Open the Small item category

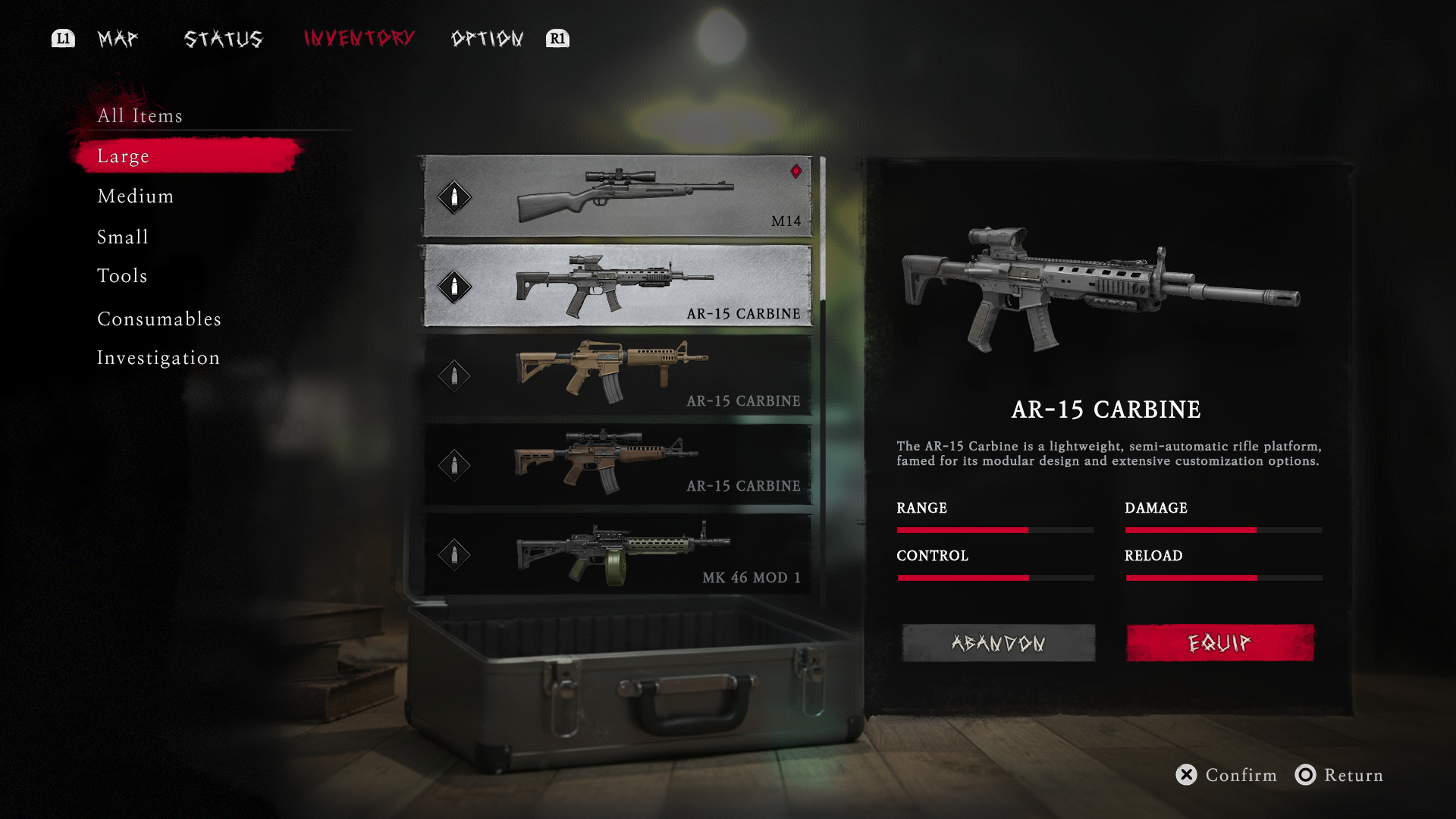(x=123, y=237)
